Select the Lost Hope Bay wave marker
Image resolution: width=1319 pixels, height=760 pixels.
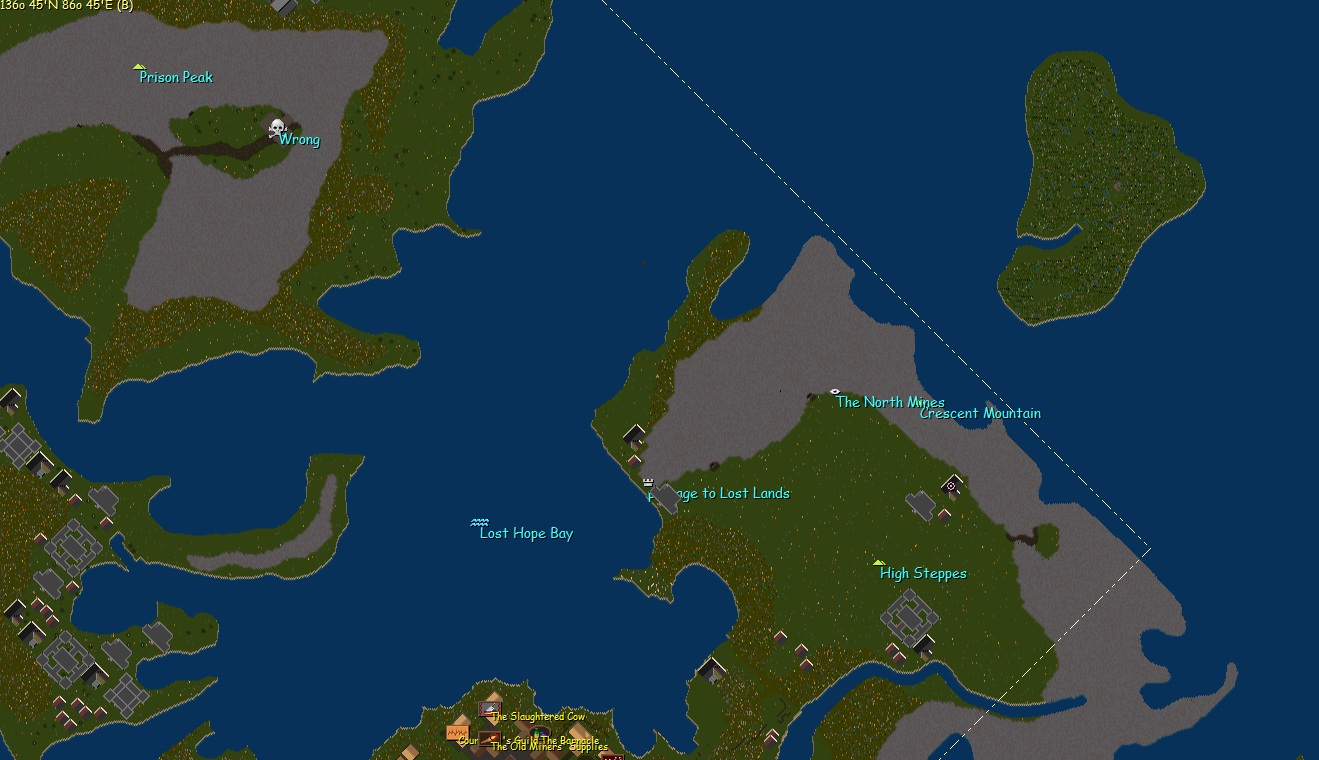pyautogui.click(x=480, y=522)
